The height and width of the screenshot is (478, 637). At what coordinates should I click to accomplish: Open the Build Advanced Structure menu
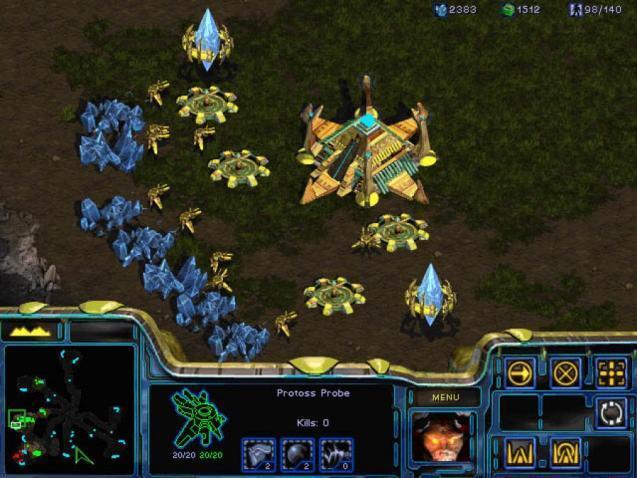pyautogui.click(x=566, y=452)
